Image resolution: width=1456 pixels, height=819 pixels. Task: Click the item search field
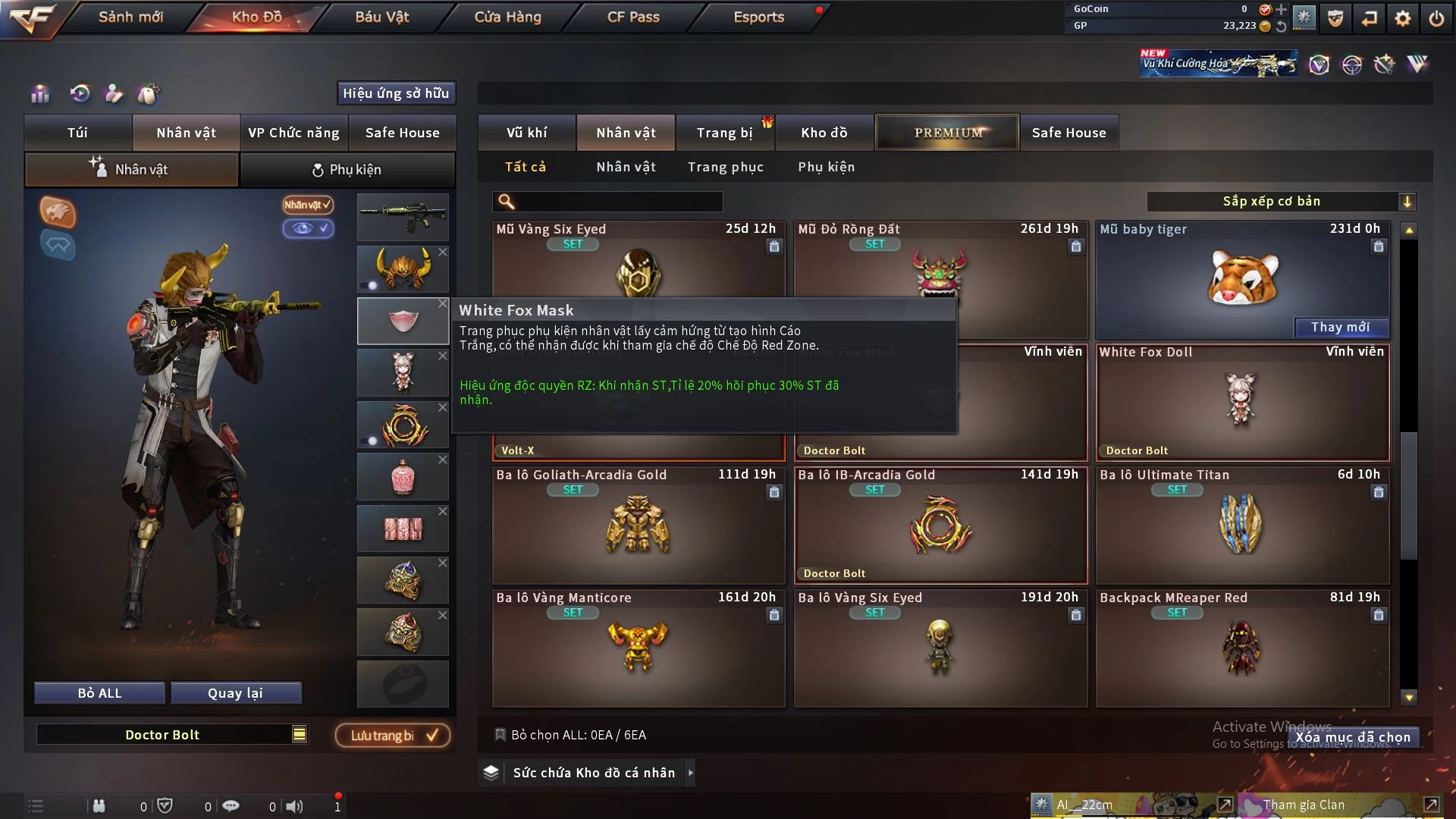[618, 201]
